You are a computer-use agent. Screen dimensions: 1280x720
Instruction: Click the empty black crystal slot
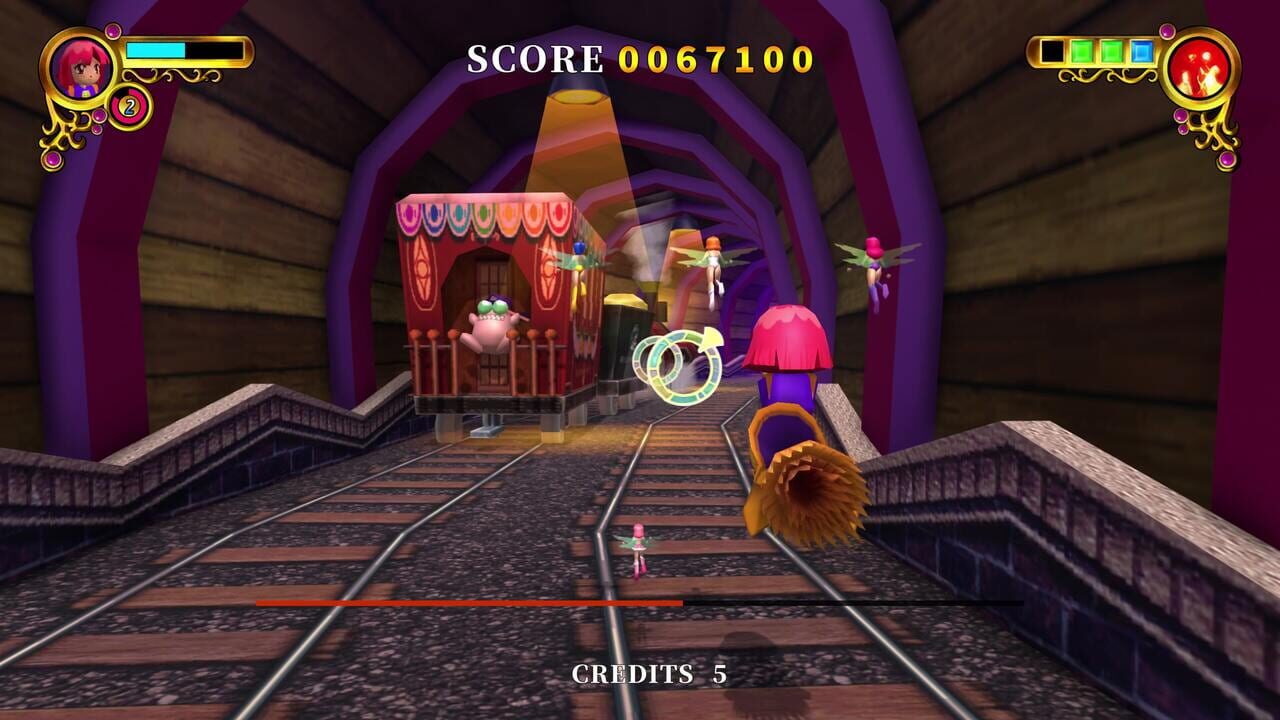[1051, 52]
